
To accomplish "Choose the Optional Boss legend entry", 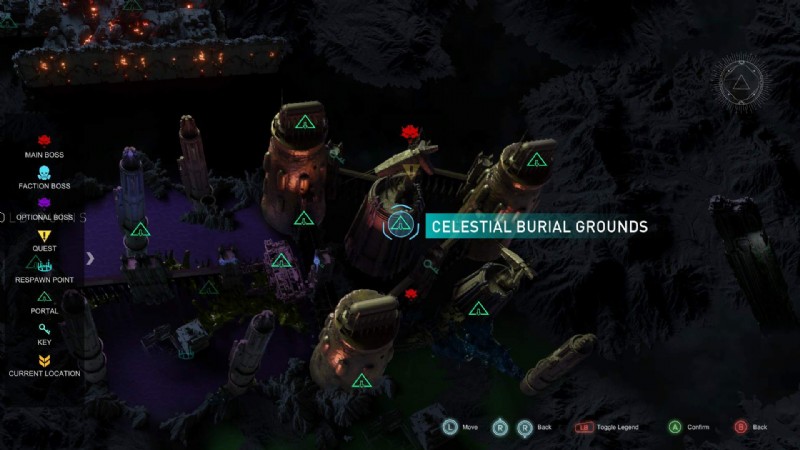I will [43, 209].
